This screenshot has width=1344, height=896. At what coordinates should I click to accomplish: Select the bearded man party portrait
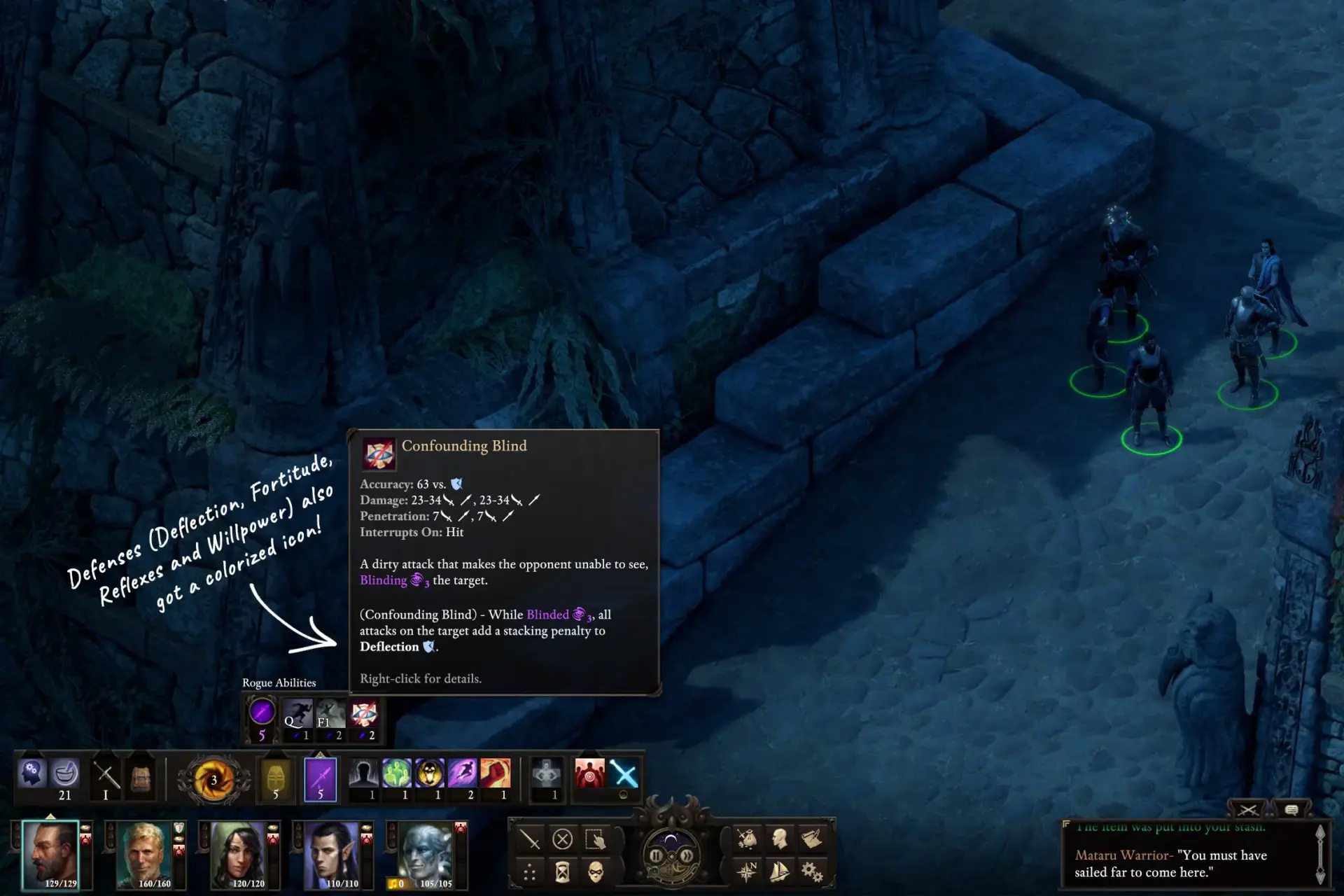click(x=50, y=855)
